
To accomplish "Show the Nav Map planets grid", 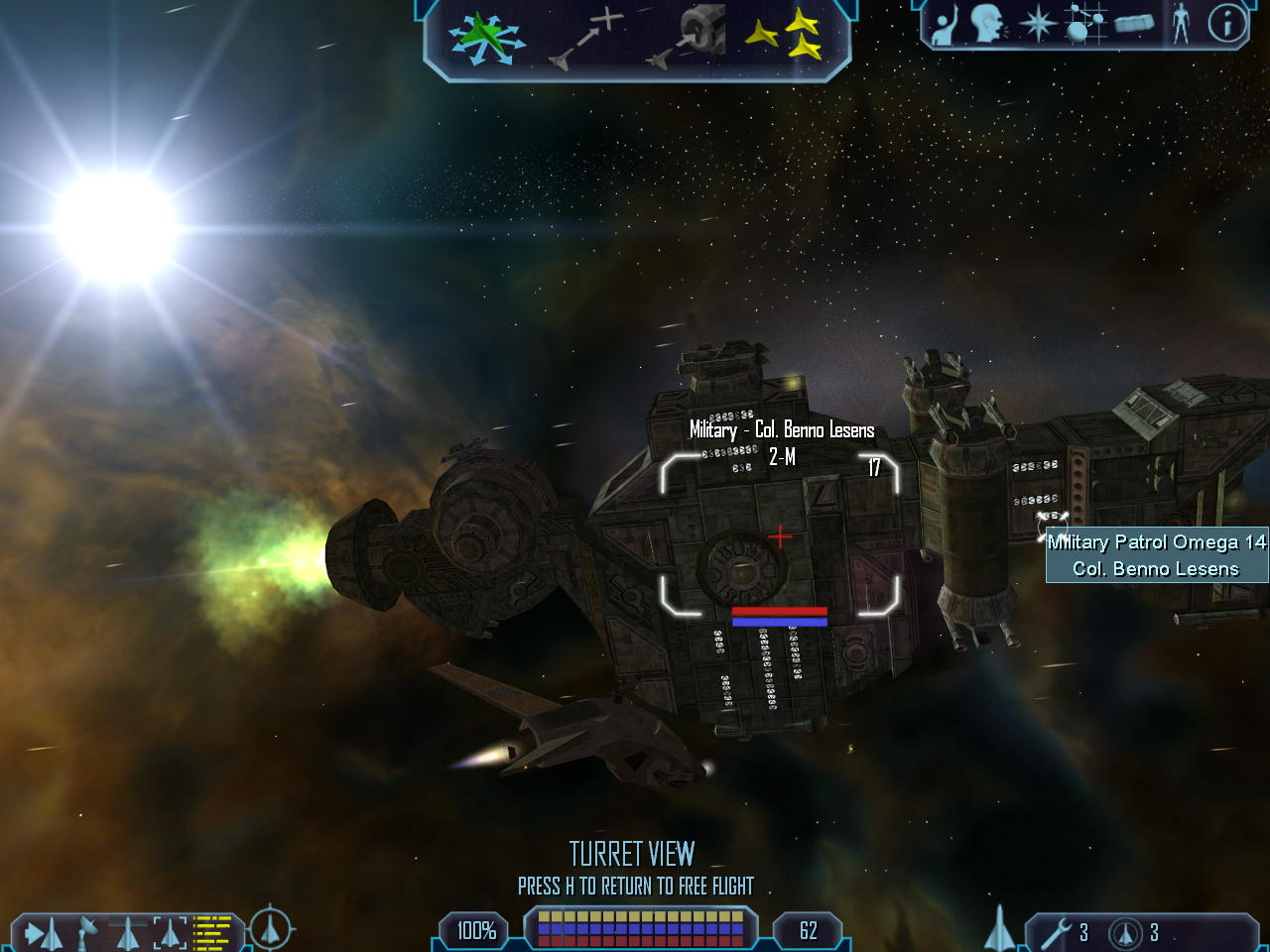I will (1084, 24).
